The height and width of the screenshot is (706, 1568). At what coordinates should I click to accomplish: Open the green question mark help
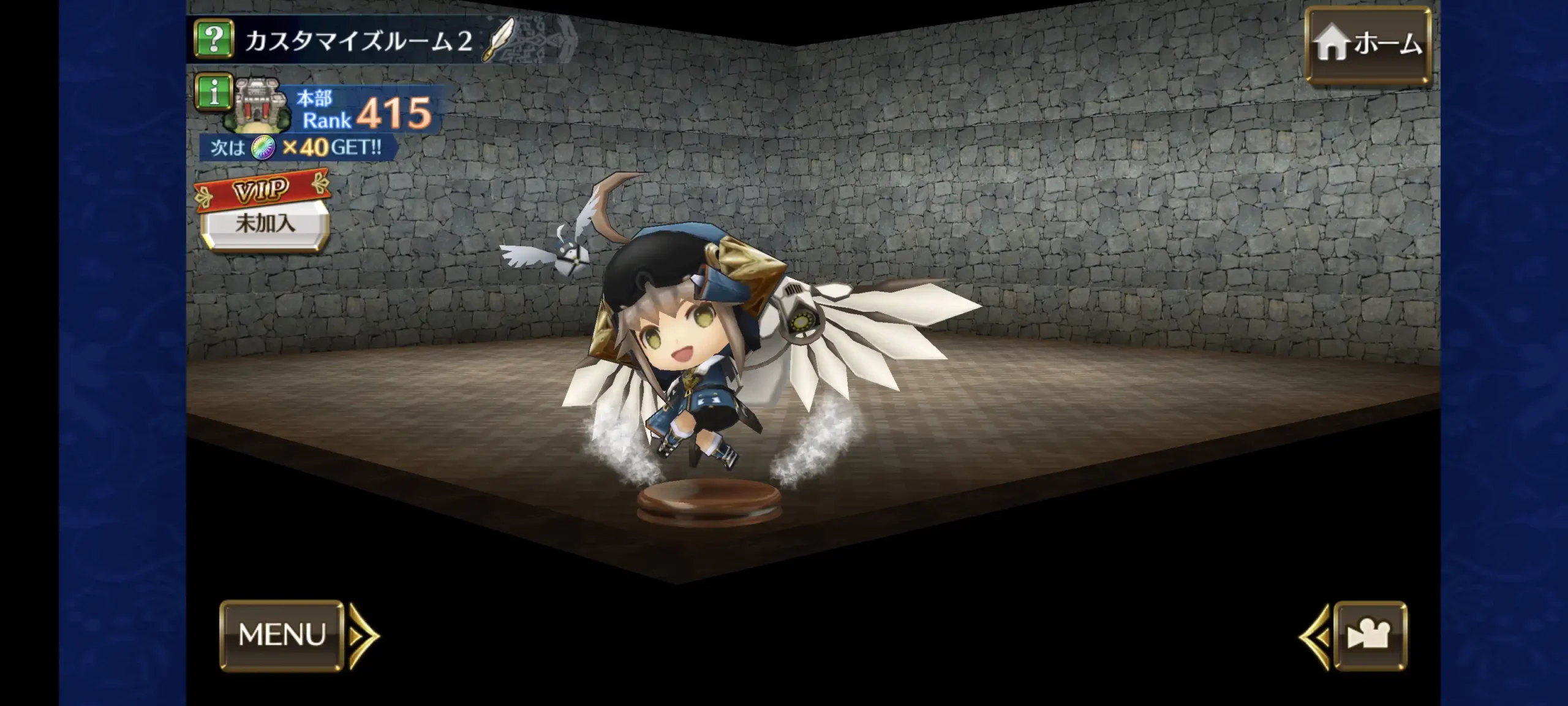point(214,39)
